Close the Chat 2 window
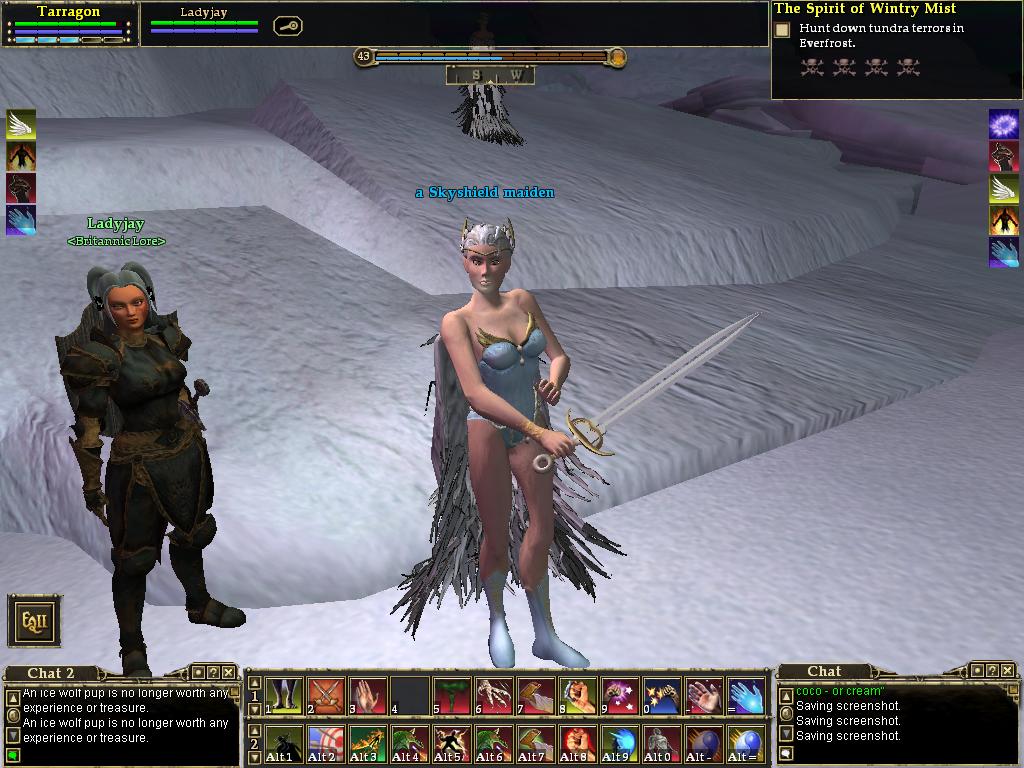1024x768 pixels. pos(229,672)
